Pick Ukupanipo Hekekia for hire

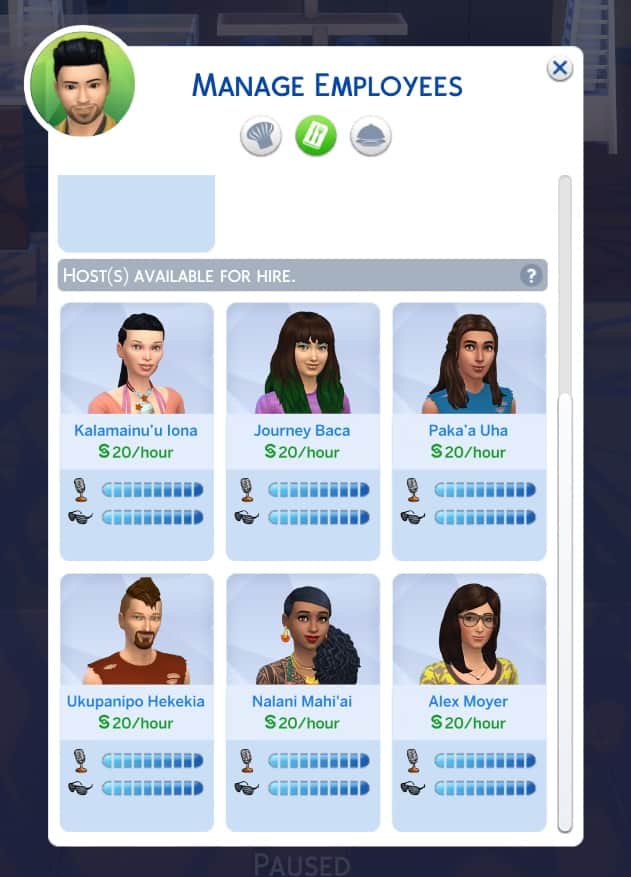pyautogui.click(x=136, y=701)
